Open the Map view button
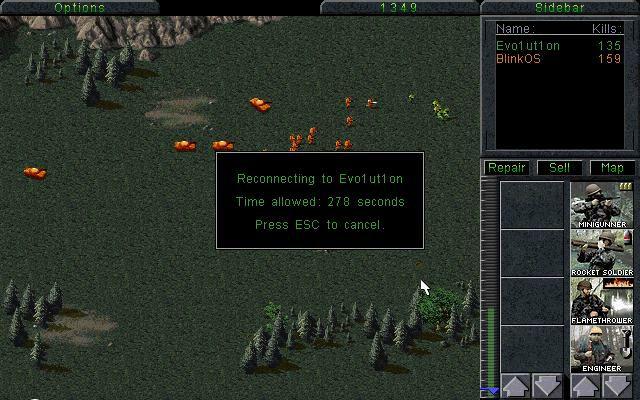 point(611,168)
